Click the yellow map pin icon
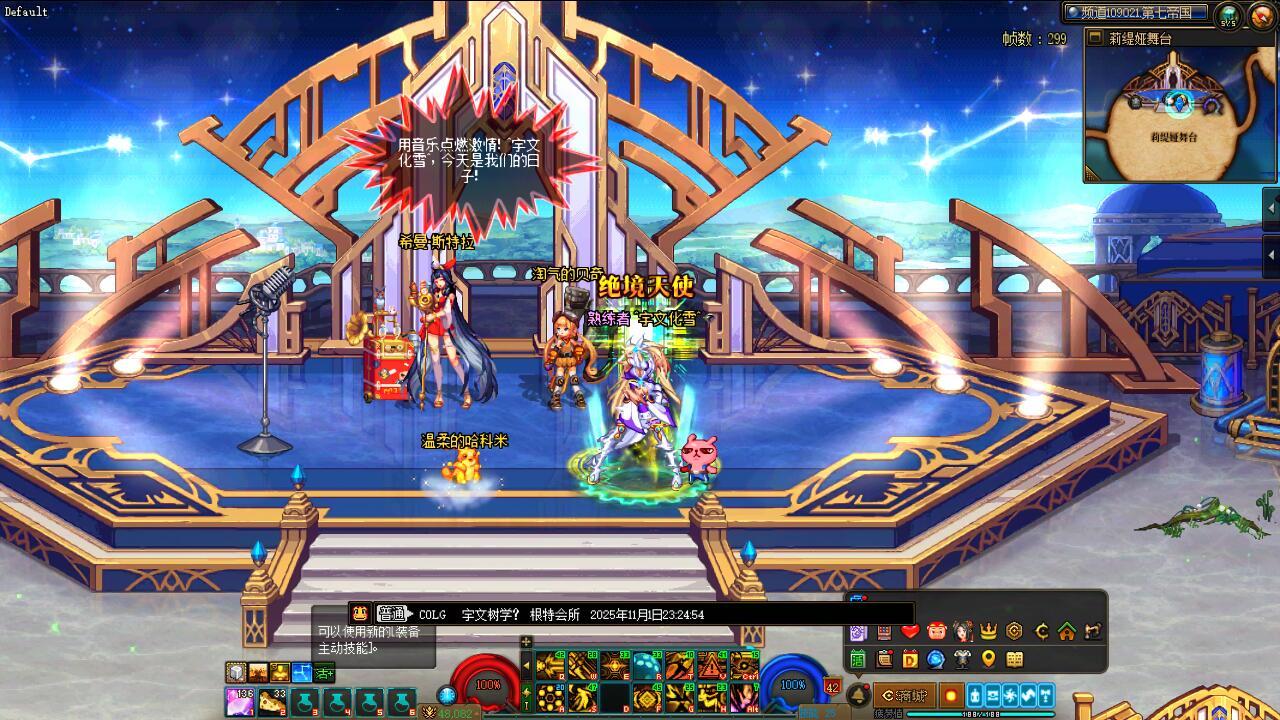The width and height of the screenshot is (1280, 720). point(989,659)
